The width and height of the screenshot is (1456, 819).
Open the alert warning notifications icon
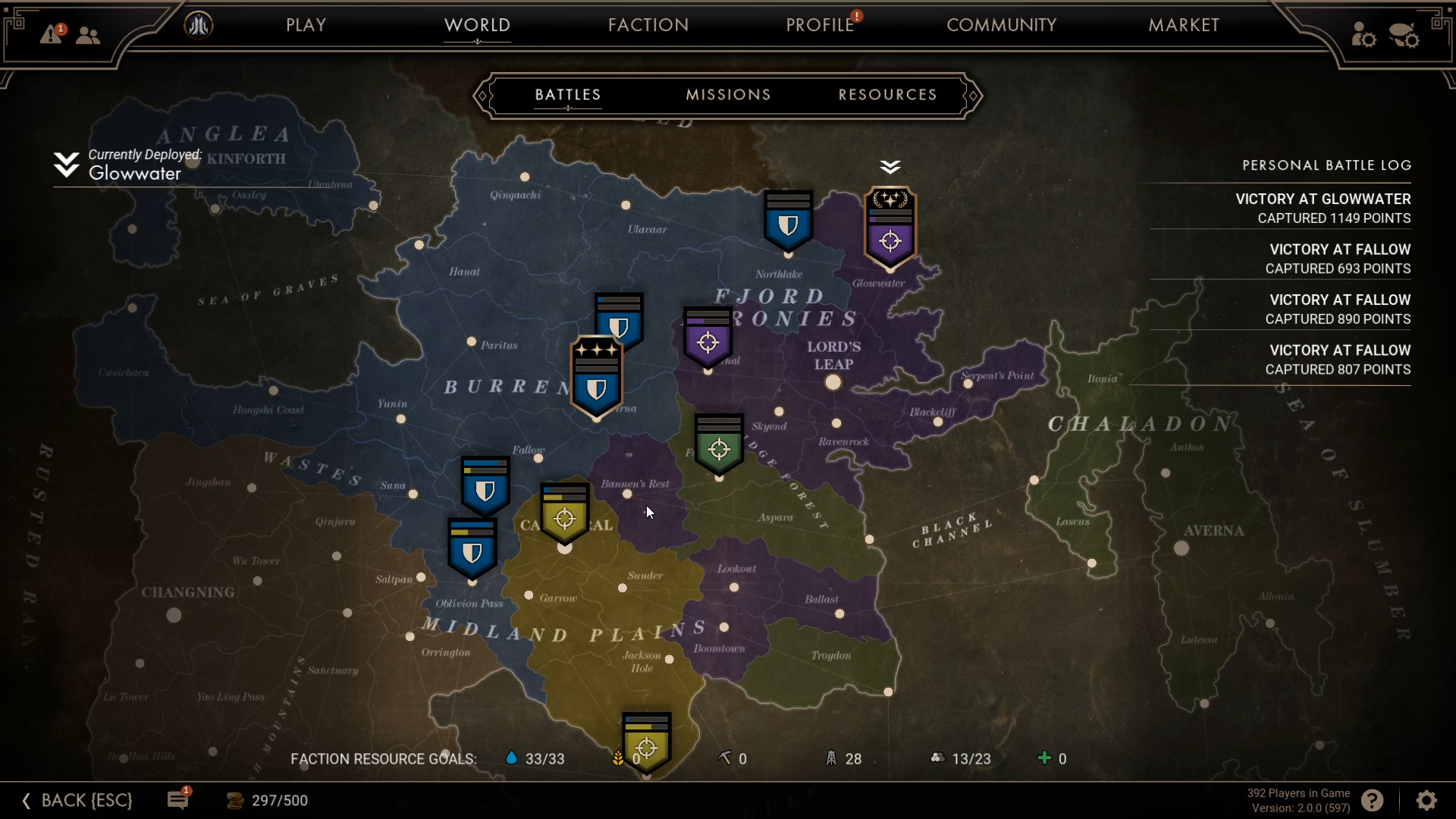pos(52,34)
